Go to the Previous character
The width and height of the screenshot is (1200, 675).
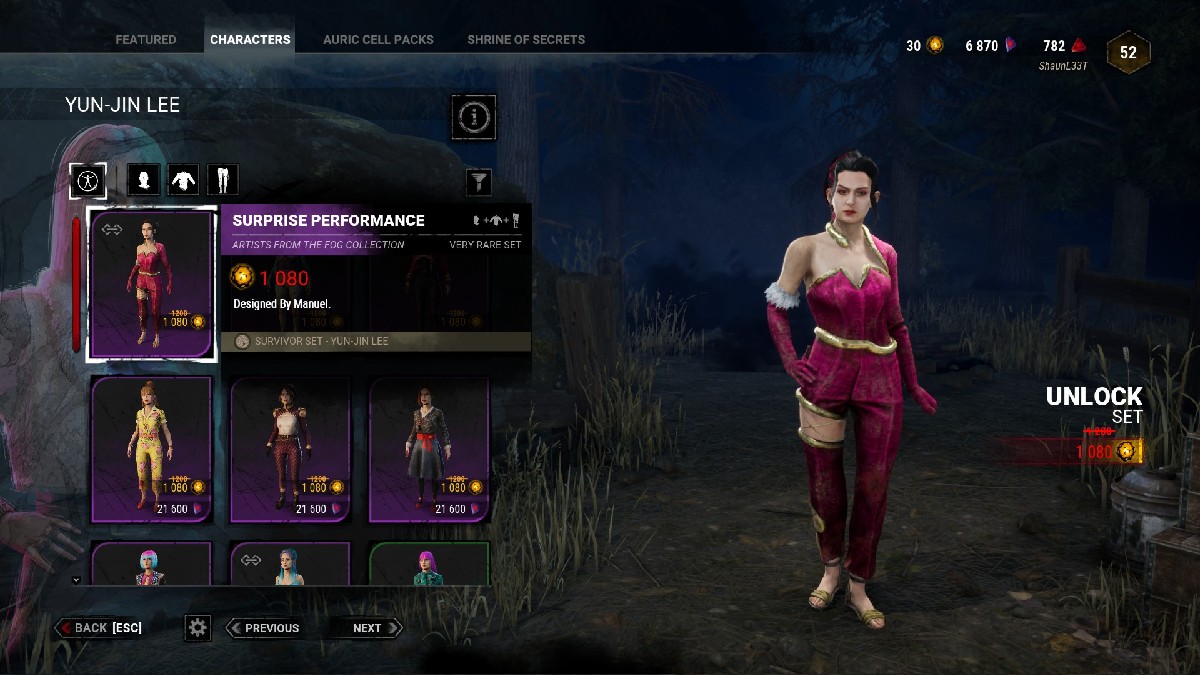pos(264,628)
